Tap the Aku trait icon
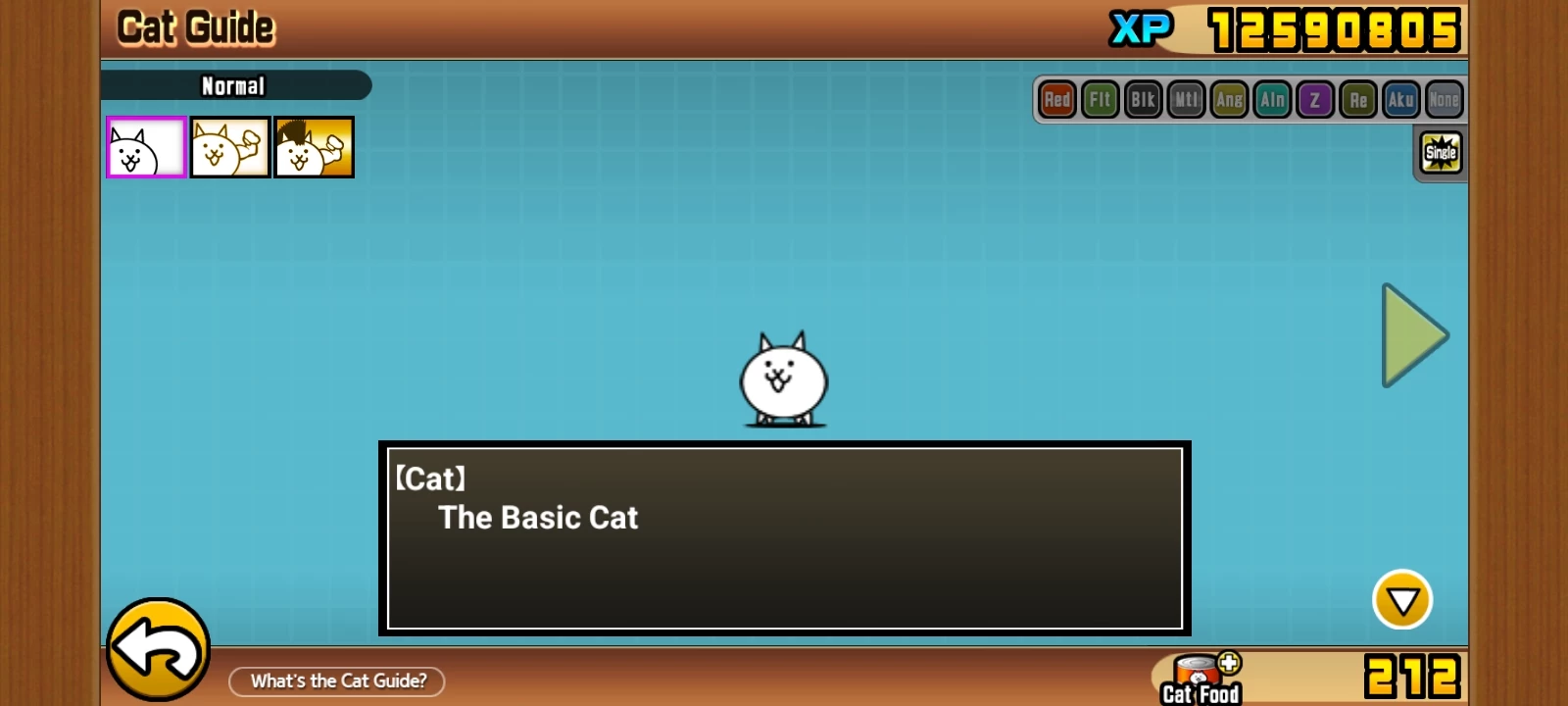The width and height of the screenshot is (1568, 706). [x=1401, y=100]
